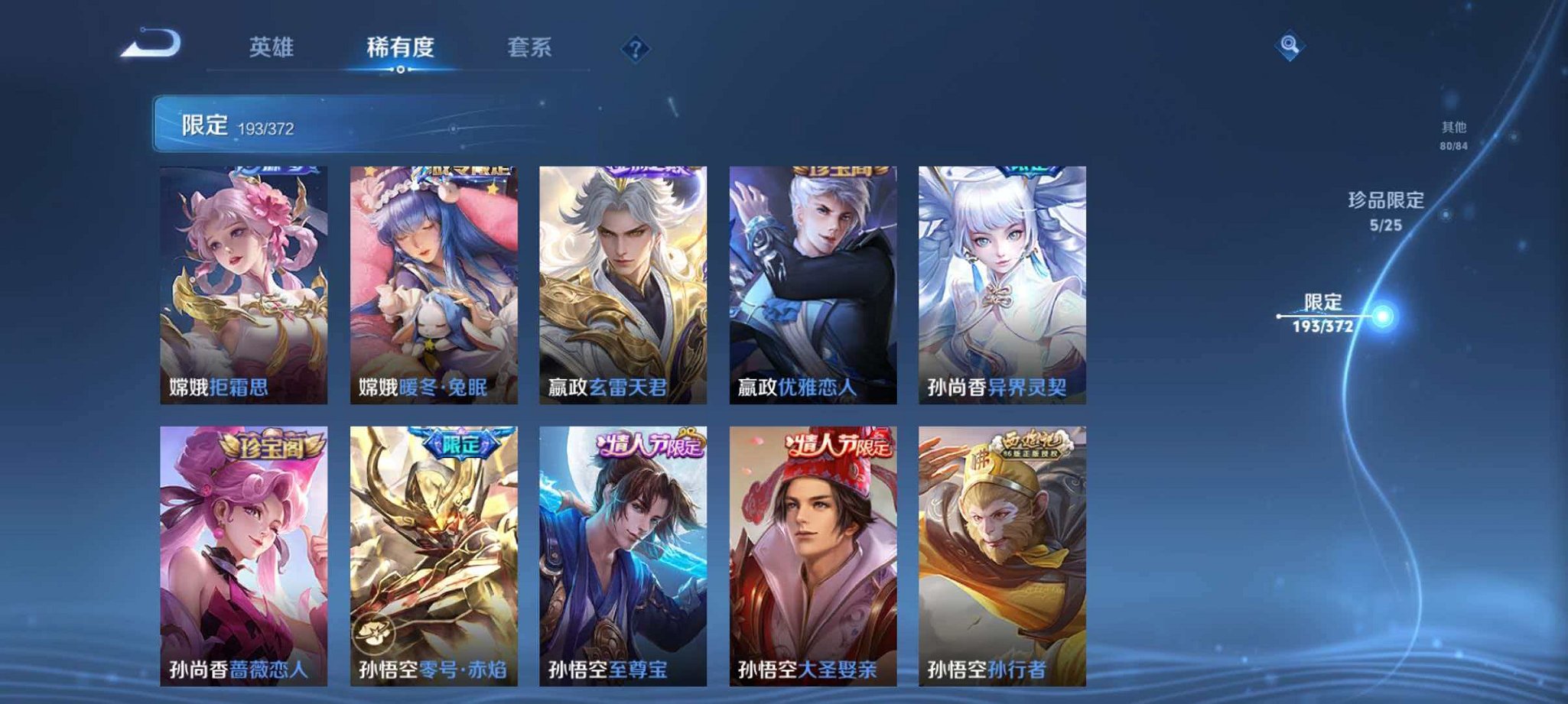Open search via the magnifier icon
The image size is (1568, 704).
(x=1290, y=46)
